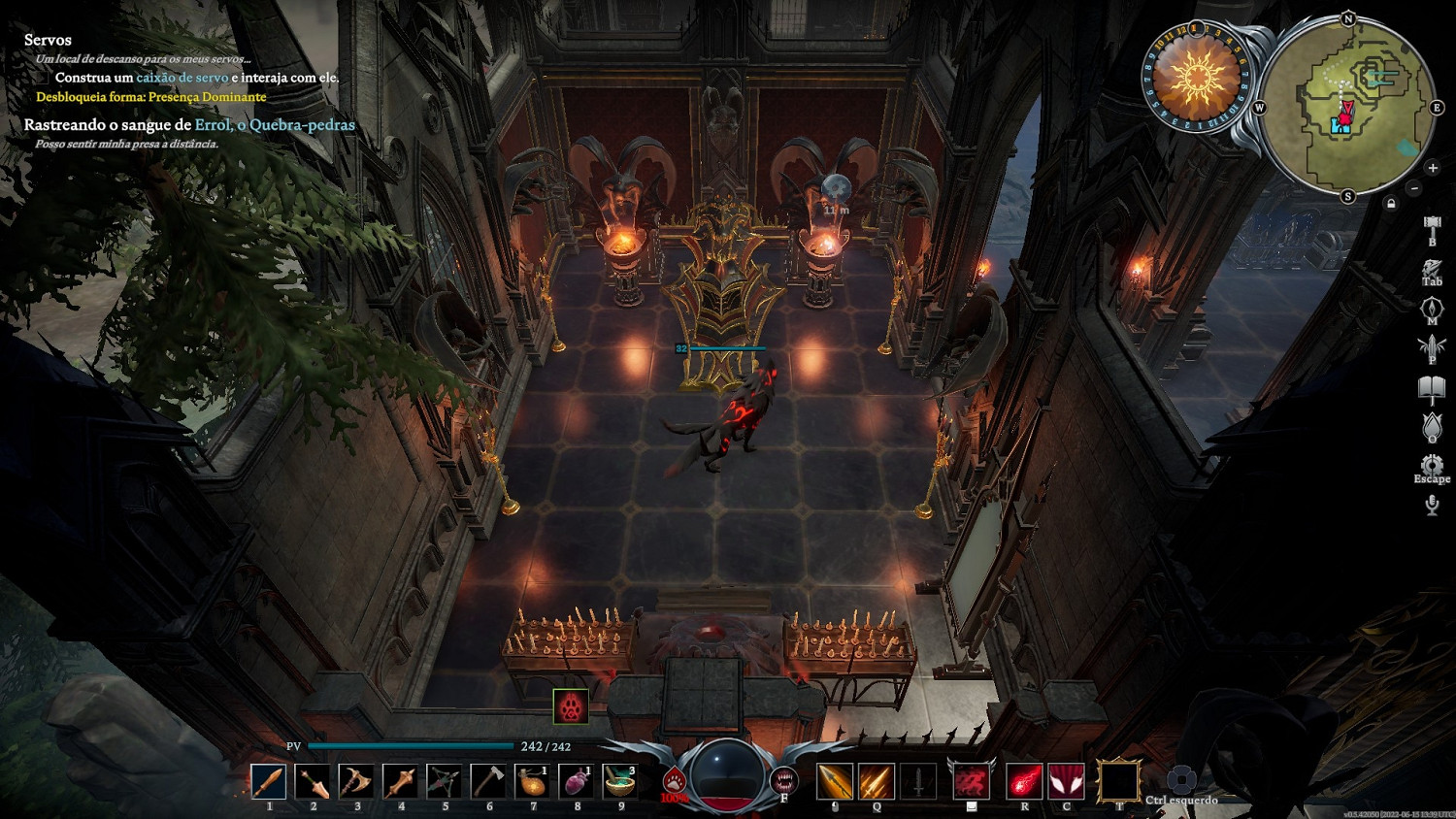Image resolution: width=1456 pixels, height=819 pixels.
Task: Activate the fanged bite ability
Action: tap(783, 779)
